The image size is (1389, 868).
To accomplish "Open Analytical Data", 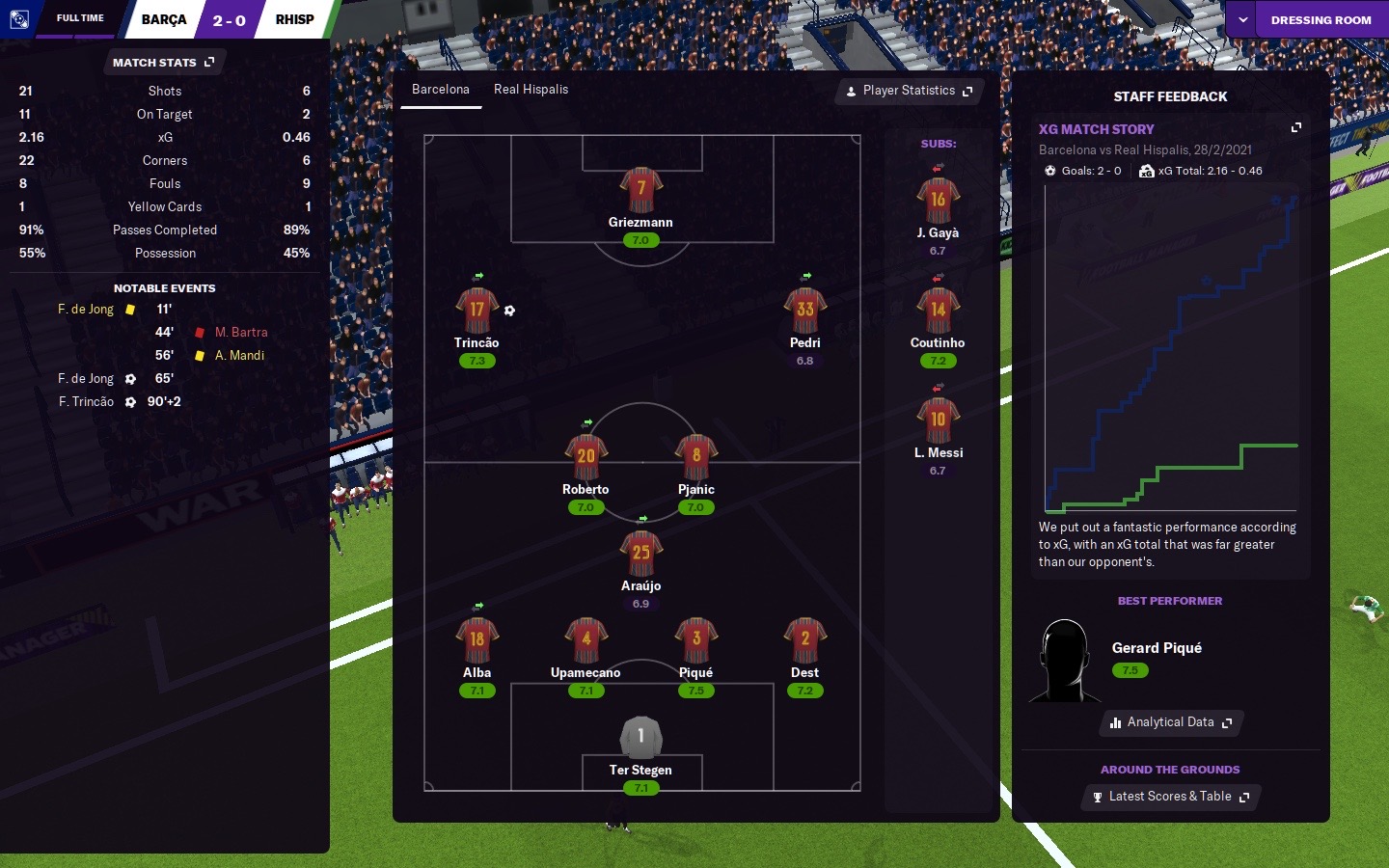I will point(1170,722).
